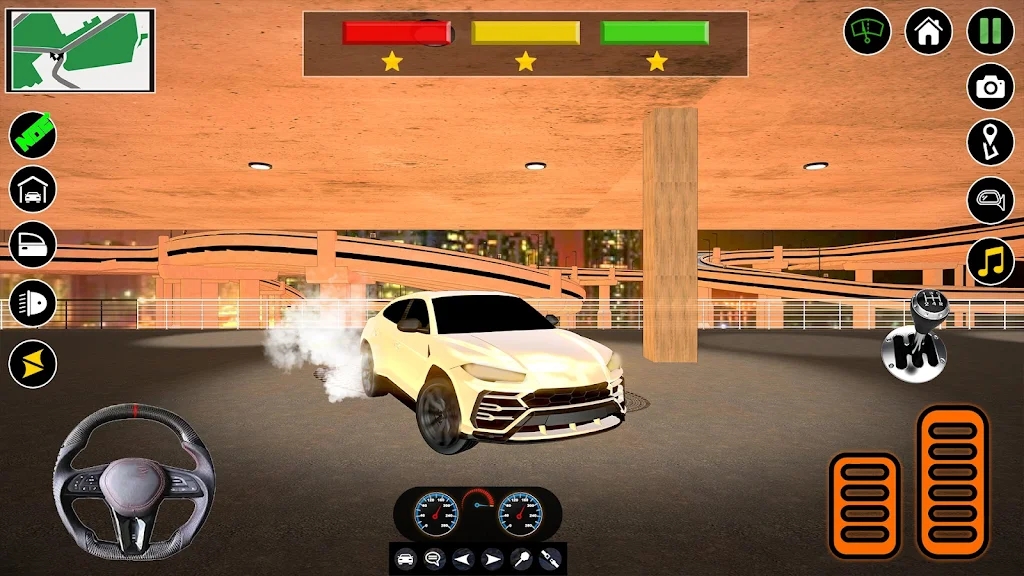Toggle the music note button
The width and height of the screenshot is (1024, 576).
coord(990,260)
